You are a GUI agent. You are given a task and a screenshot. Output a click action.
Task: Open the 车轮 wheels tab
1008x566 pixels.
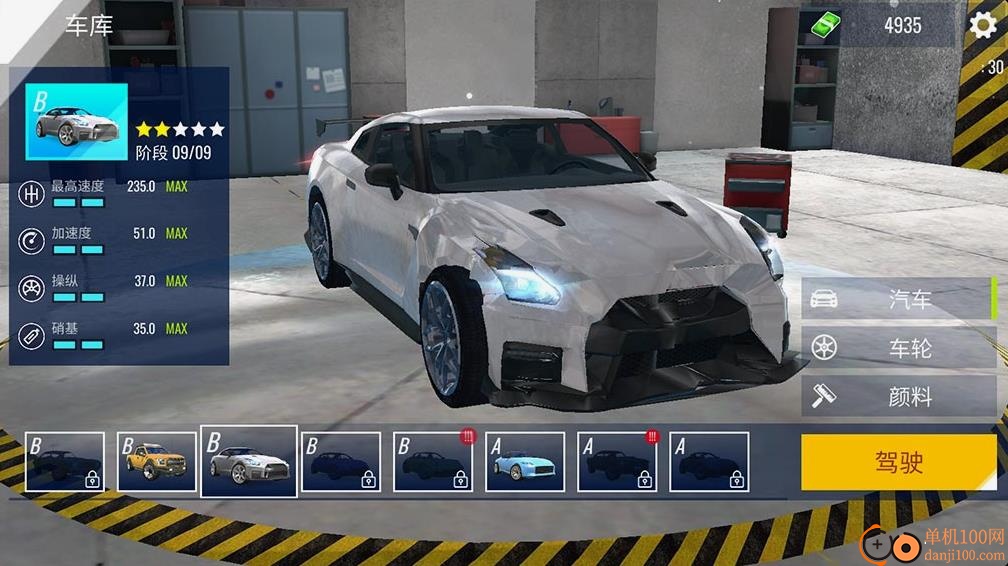pyautogui.click(x=898, y=348)
